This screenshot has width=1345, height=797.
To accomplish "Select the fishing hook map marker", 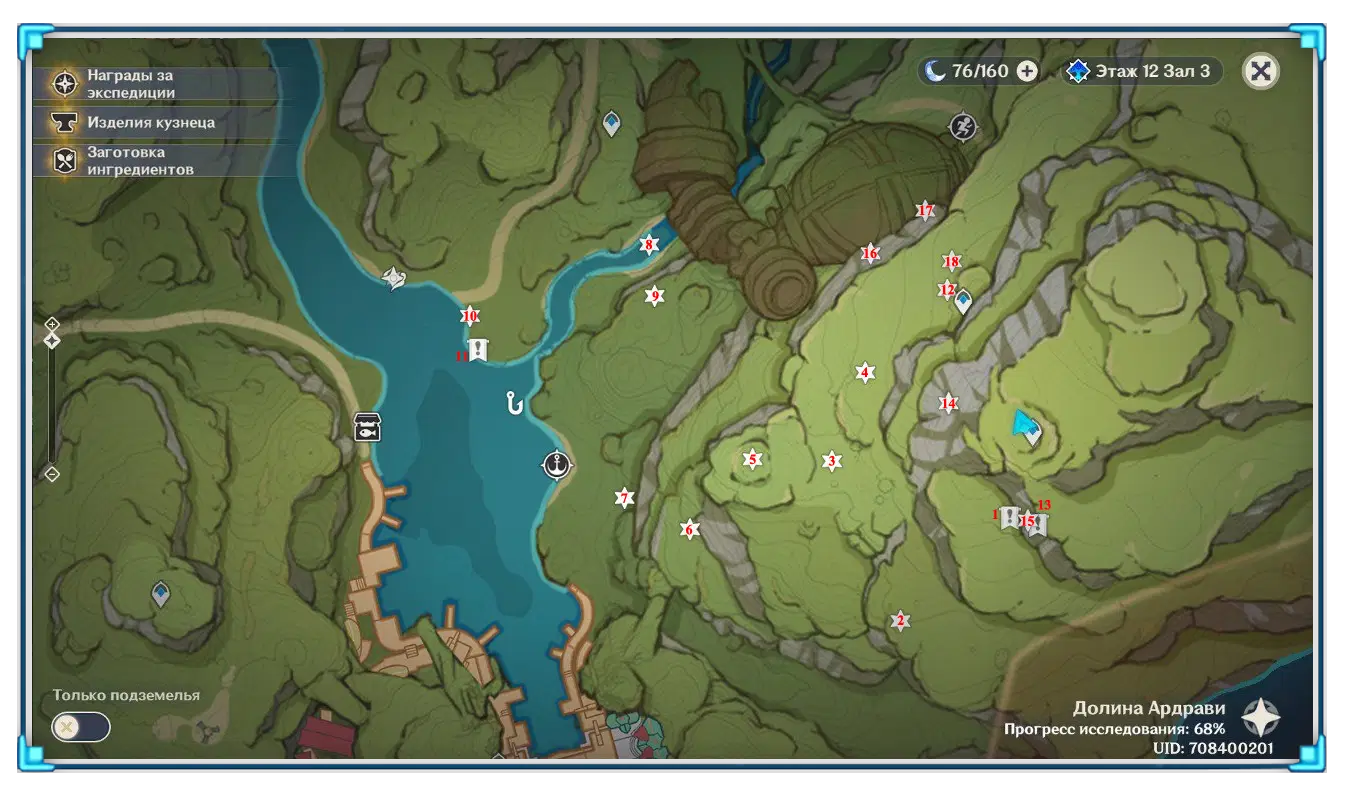I will pyautogui.click(x=515, y=403).
